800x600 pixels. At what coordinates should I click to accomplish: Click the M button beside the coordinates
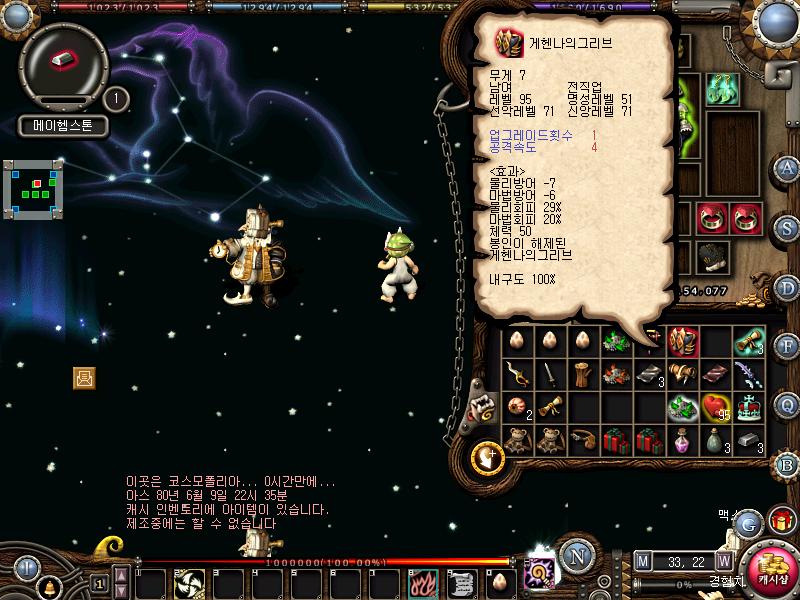click(643, 561)
